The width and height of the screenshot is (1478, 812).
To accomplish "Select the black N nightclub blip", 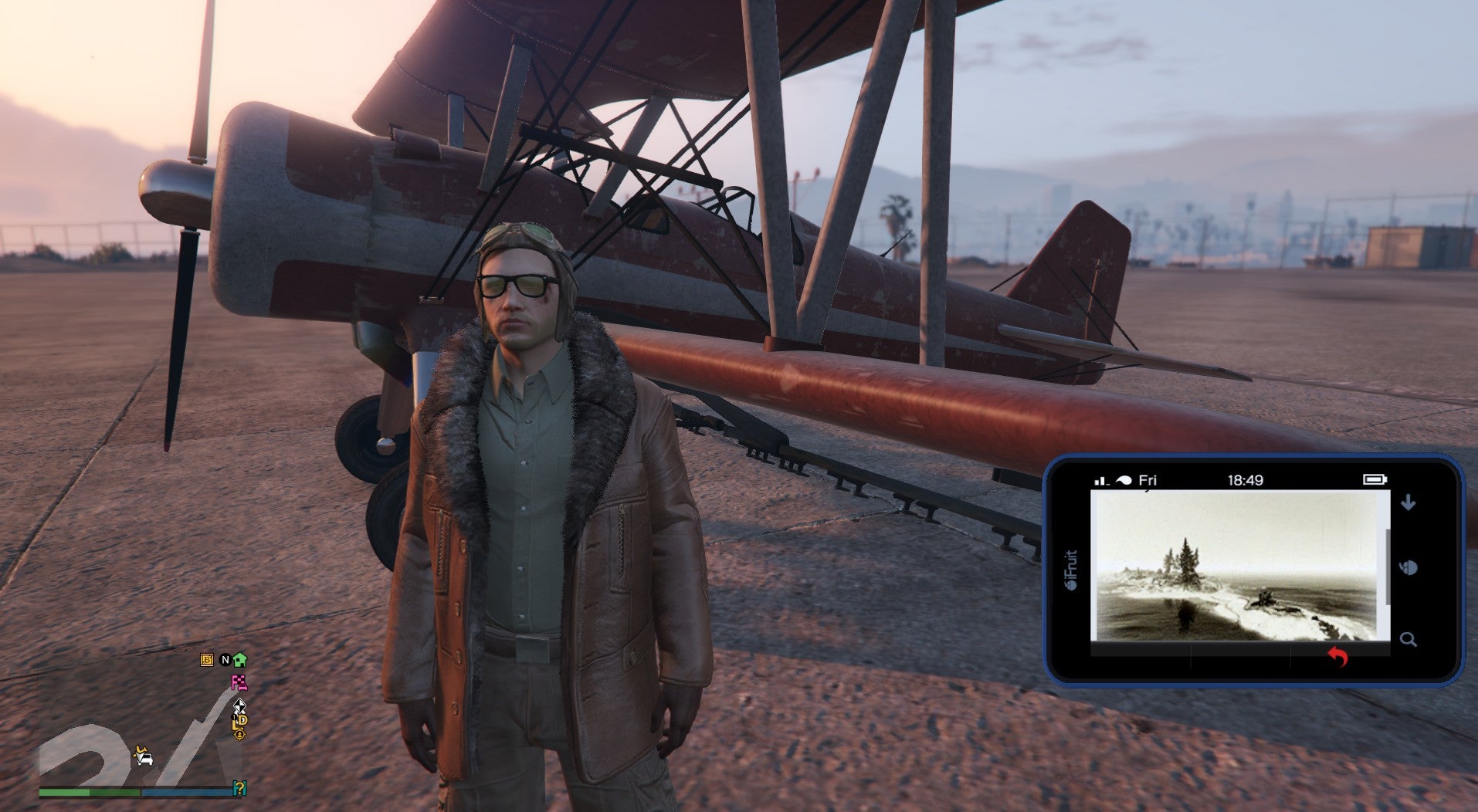I will pos(225,660).
